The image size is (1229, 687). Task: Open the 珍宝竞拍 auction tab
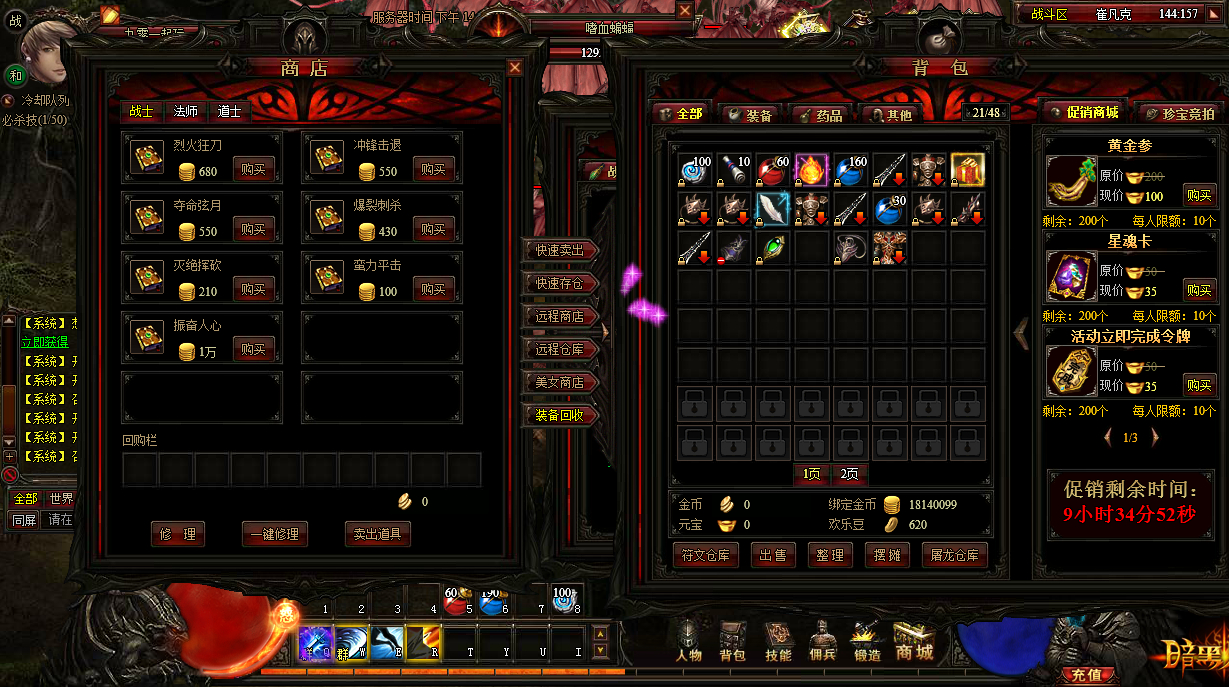point(1181,114)
